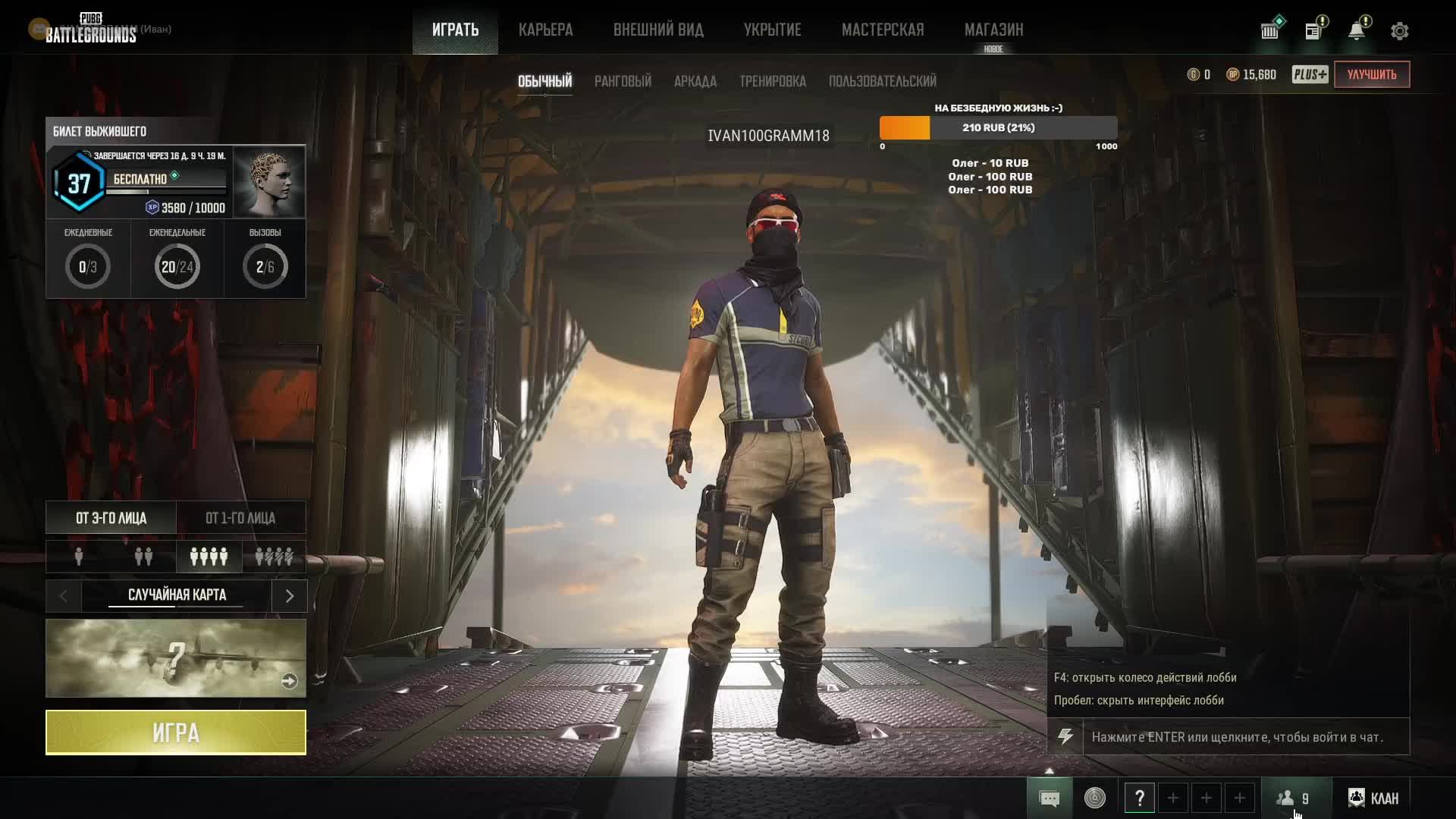1456x819 pixels.
Task: Open the МАГАЗИН store tab
Action: pyautogui.click(x=993, y=30)
